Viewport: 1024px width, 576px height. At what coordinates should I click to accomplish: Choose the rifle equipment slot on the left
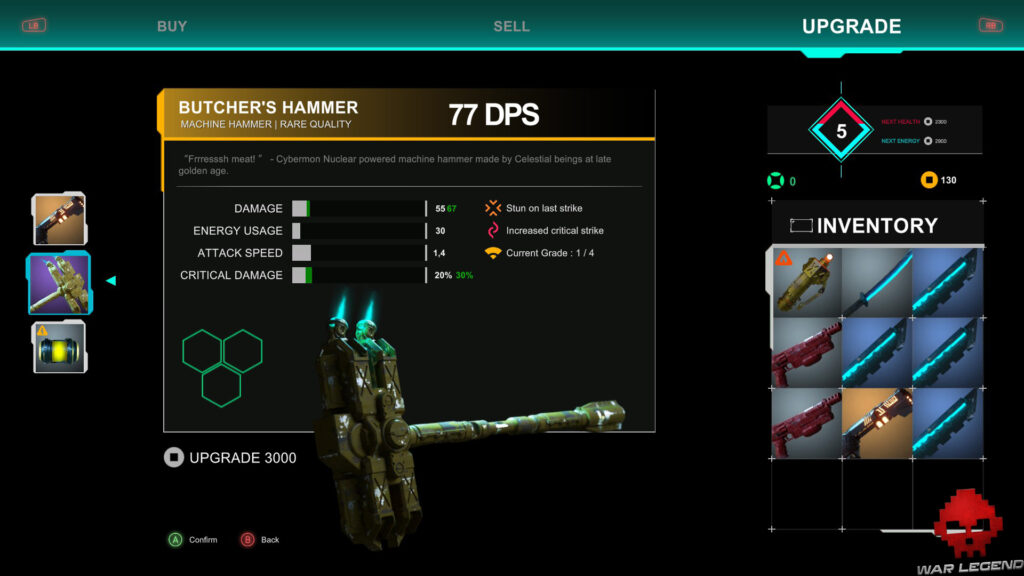[x=59, y=219]
